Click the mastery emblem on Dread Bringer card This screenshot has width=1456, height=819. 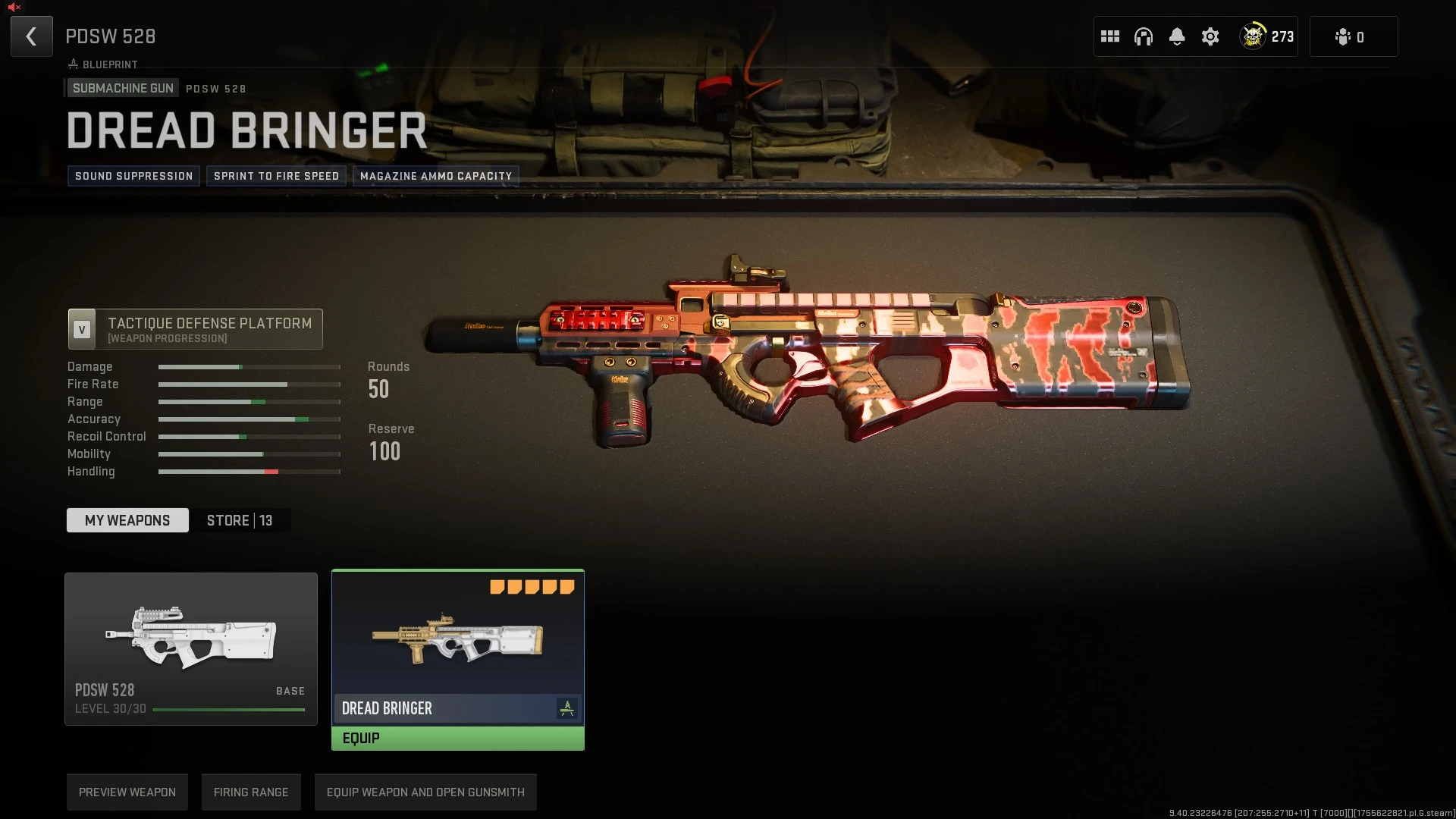[567, 708]
